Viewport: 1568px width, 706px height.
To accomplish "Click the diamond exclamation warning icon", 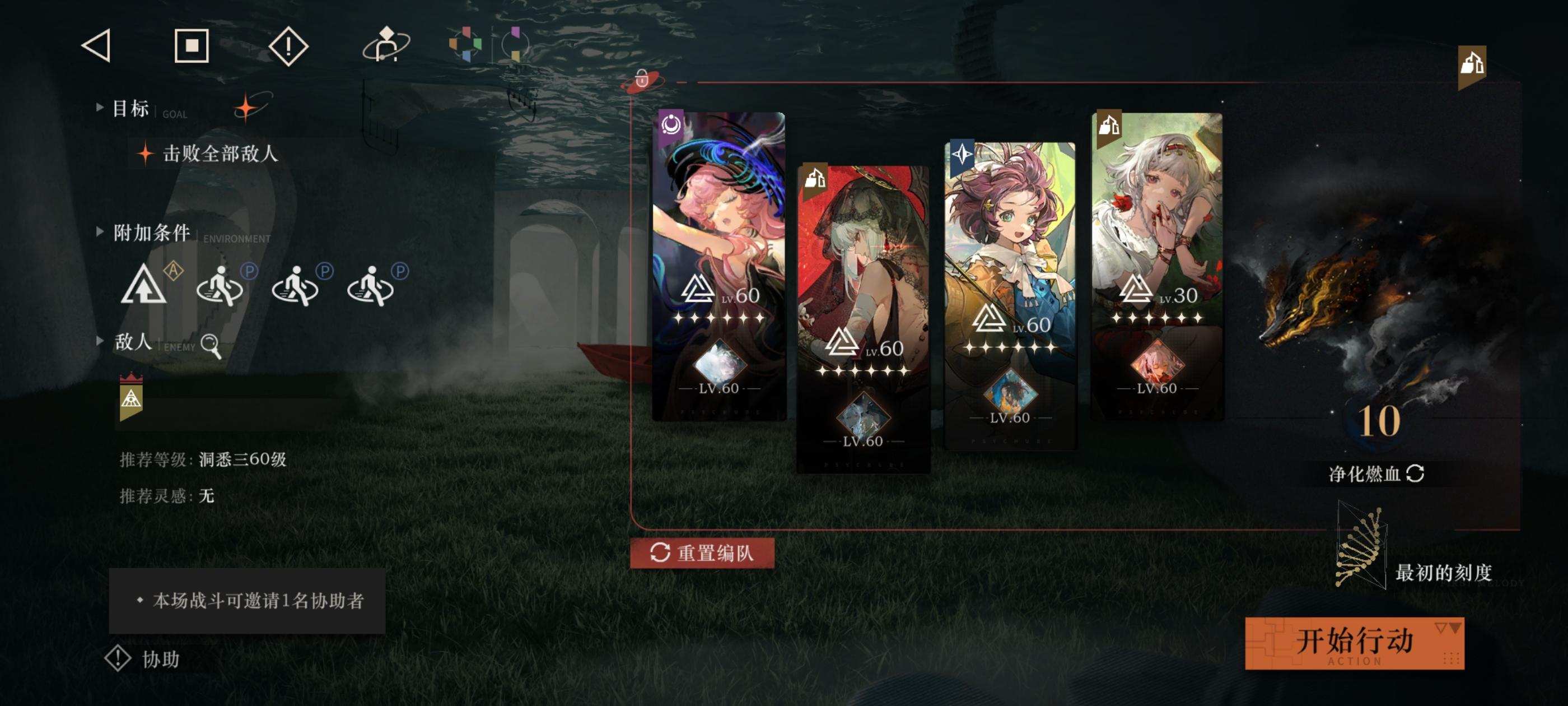I will coord(290,47).
